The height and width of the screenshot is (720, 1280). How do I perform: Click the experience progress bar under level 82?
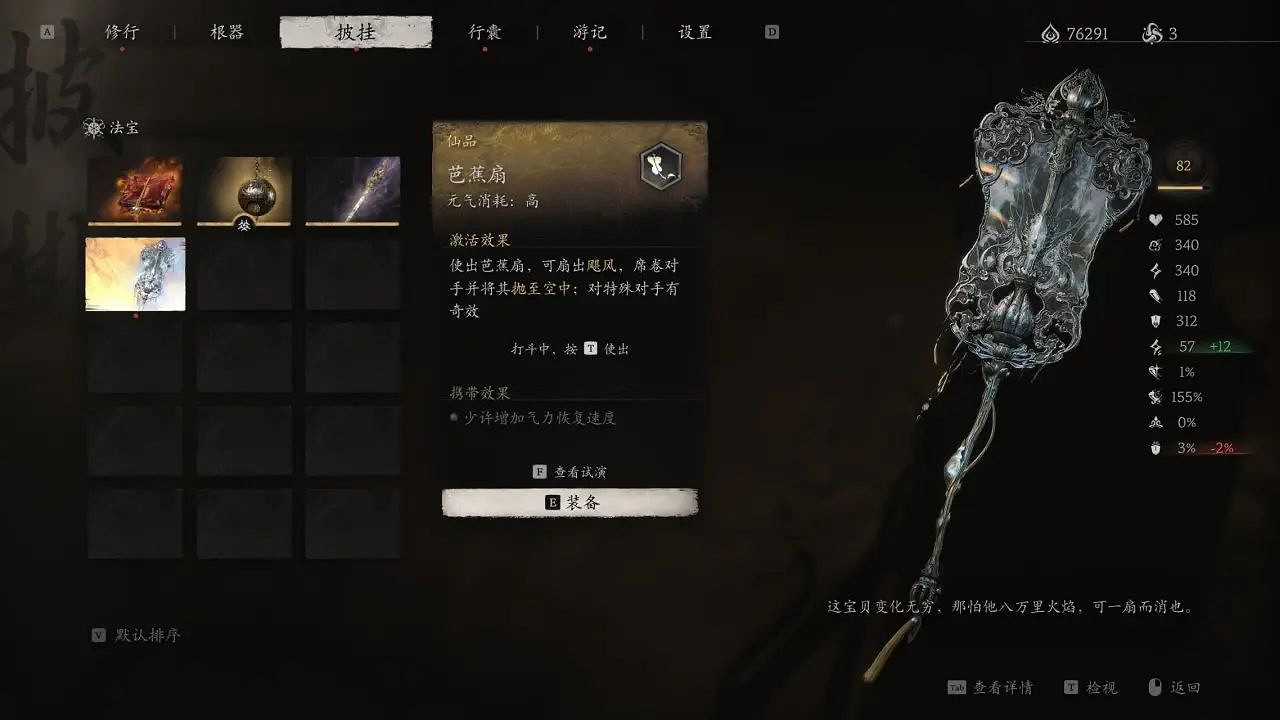coord(1184,190)
